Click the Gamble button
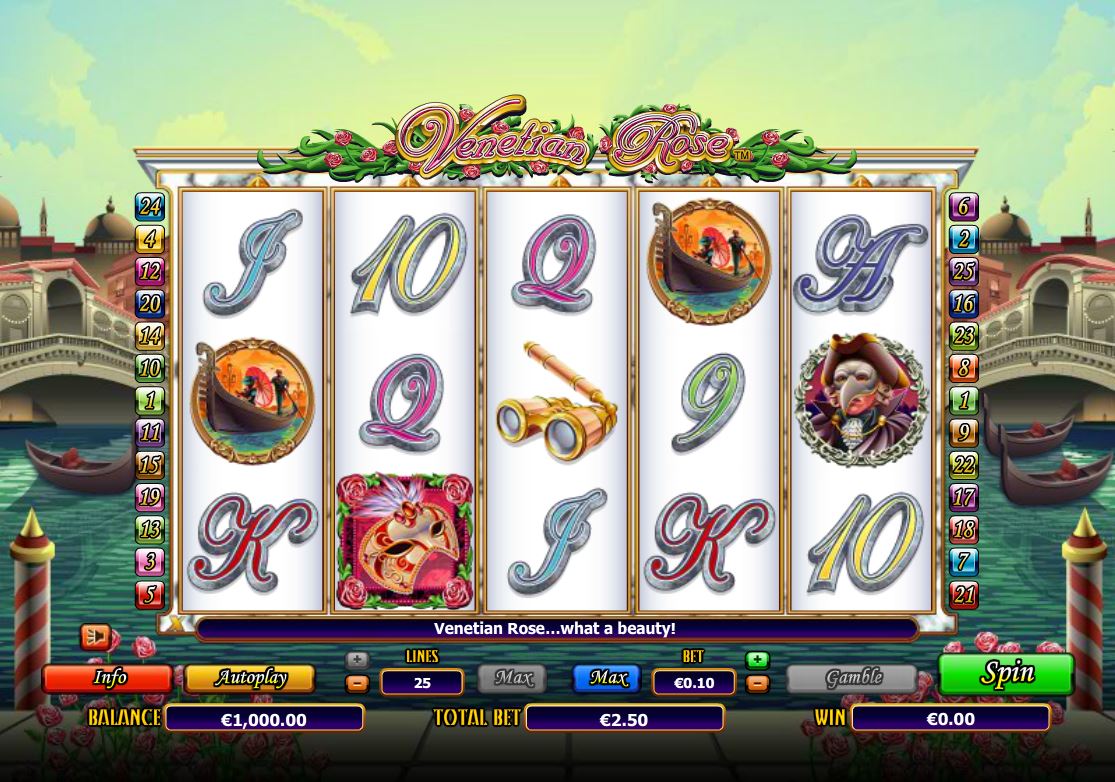 click(852, 678)
